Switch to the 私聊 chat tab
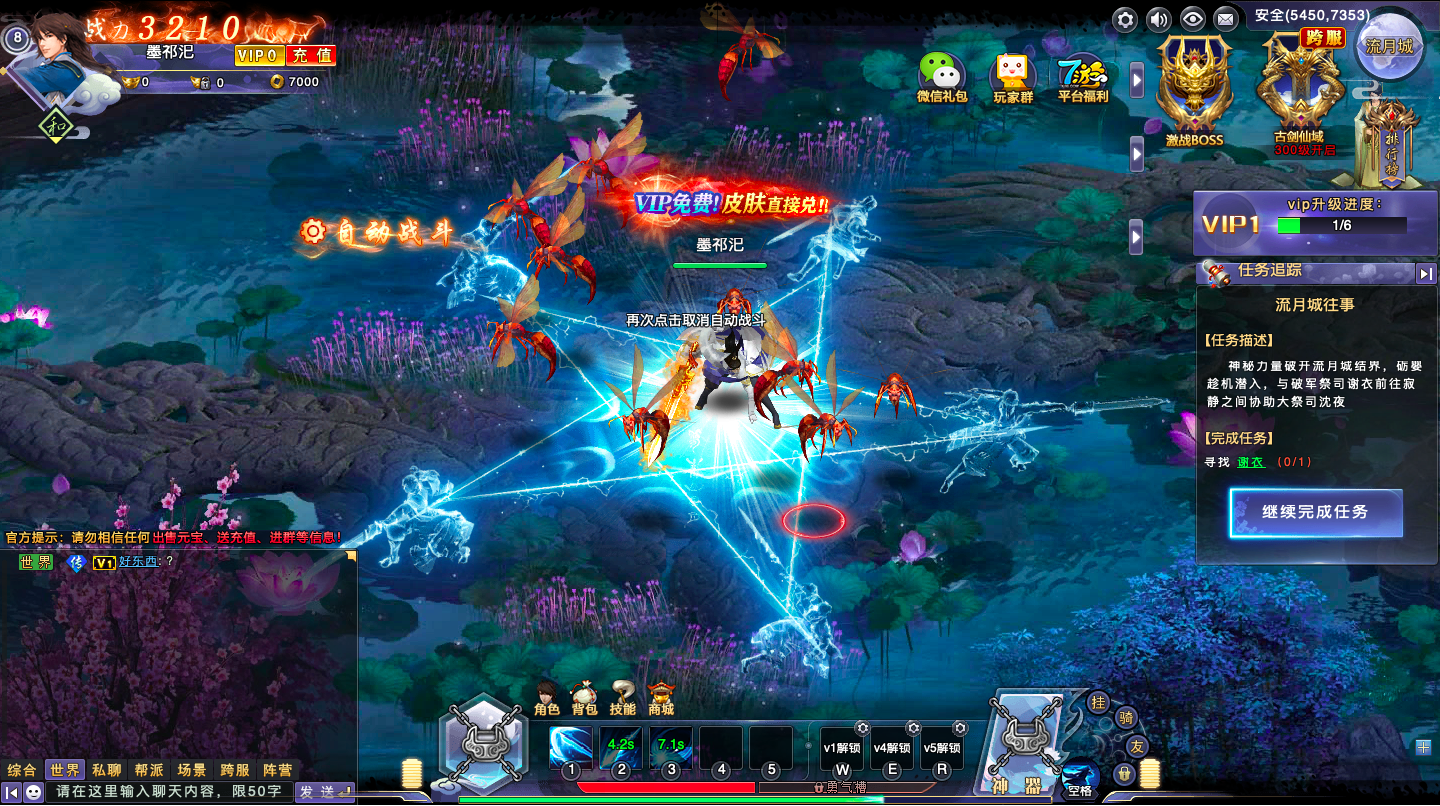 107,770
